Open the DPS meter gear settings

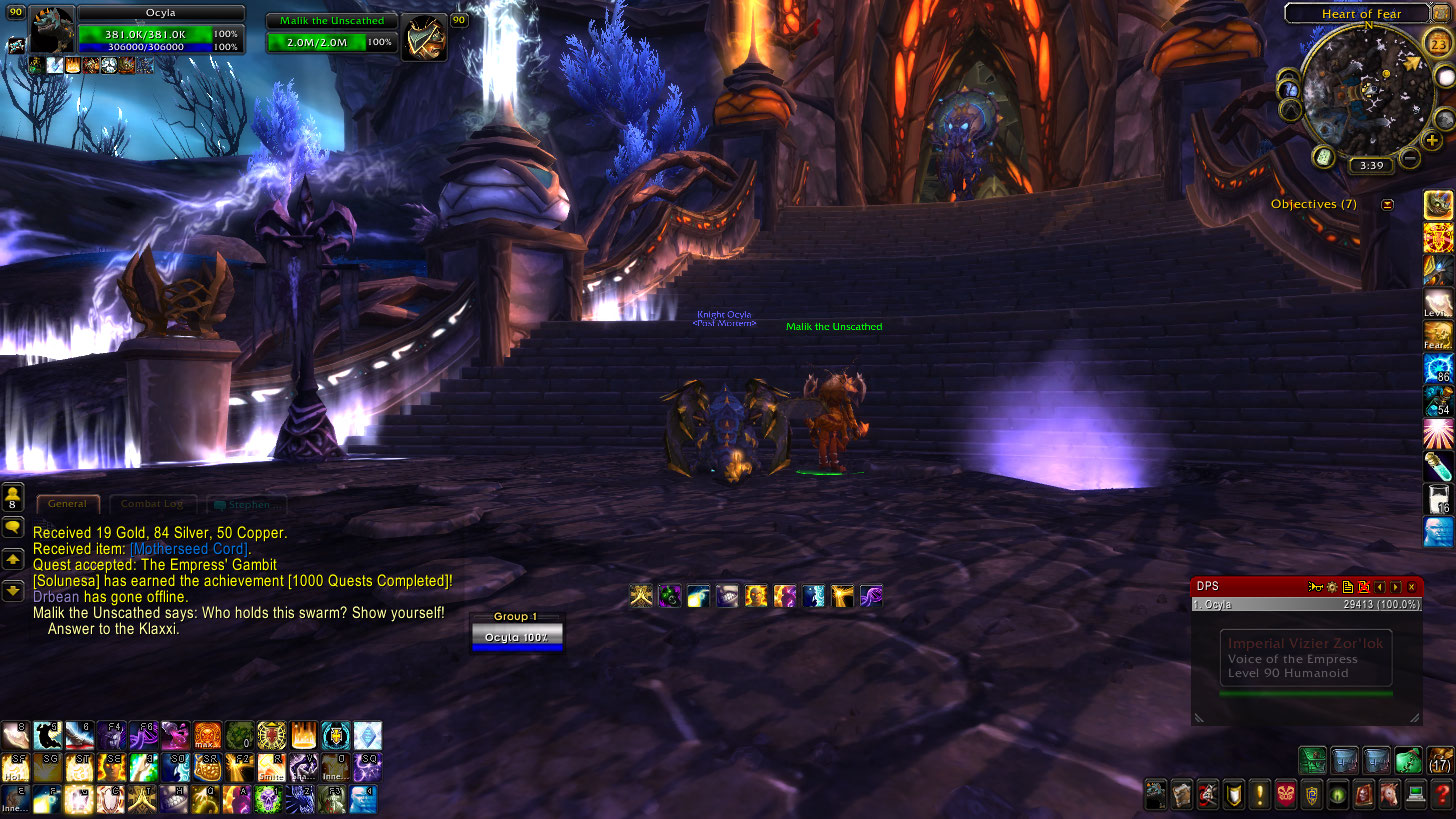point(1331,587)
